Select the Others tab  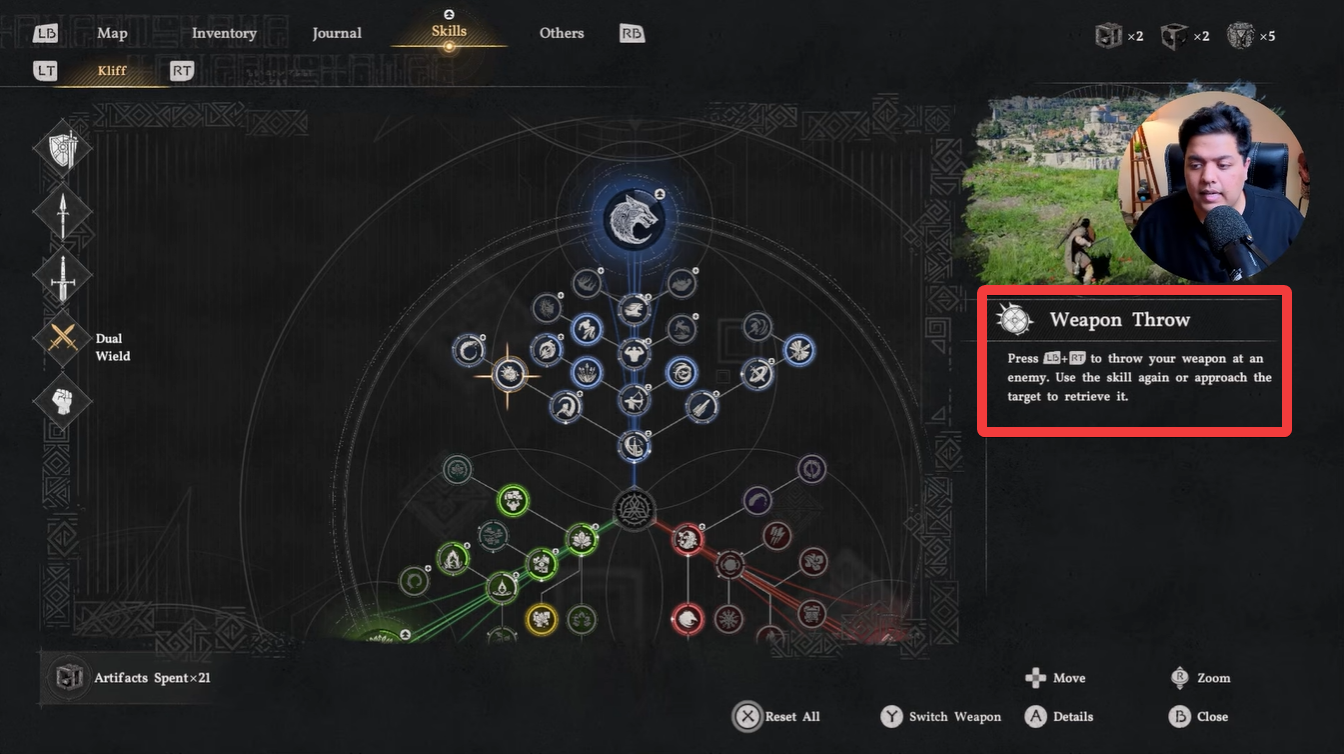[561, 33]
